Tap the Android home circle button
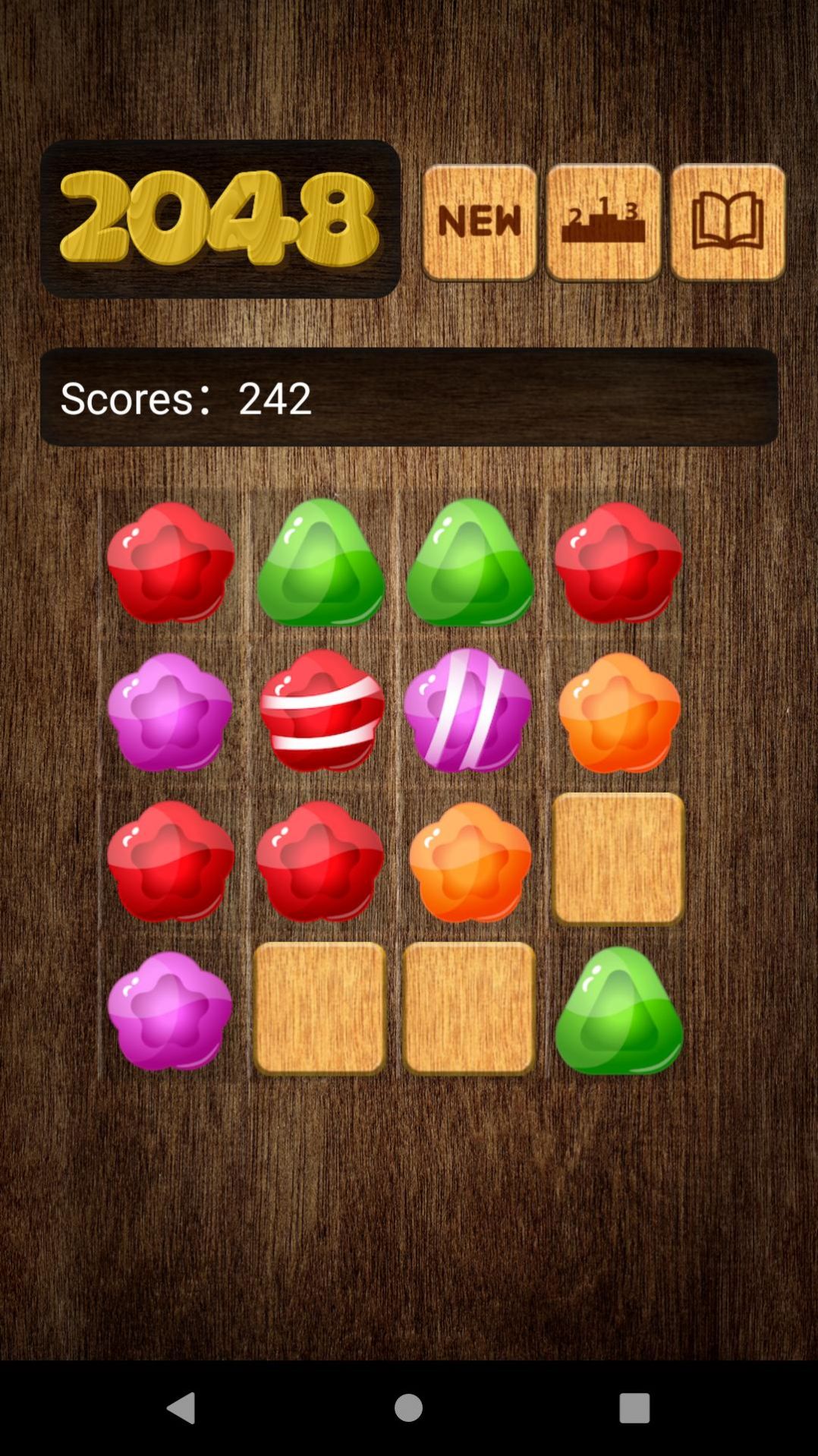 pyautogui.click(x=408, y=1407)
